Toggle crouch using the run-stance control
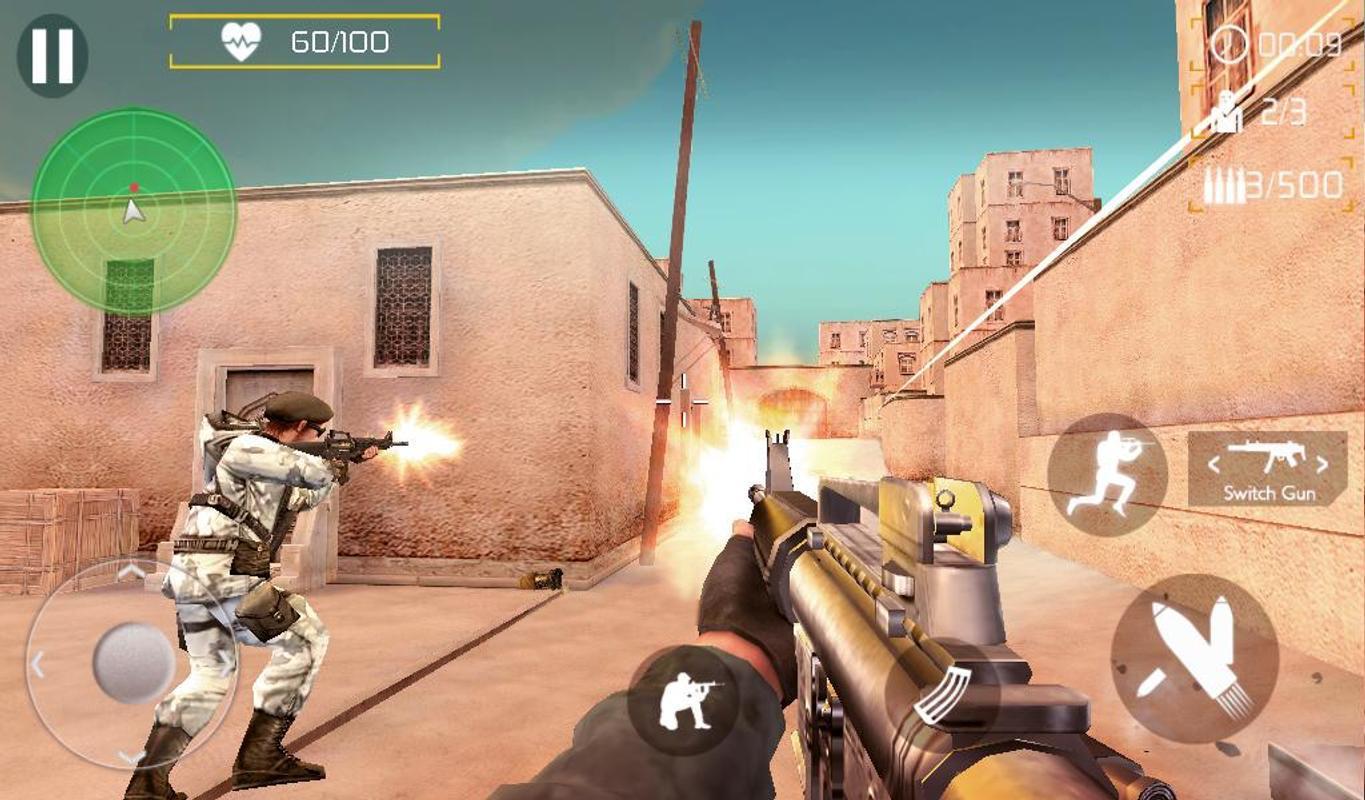 [x=1110, y=470]
